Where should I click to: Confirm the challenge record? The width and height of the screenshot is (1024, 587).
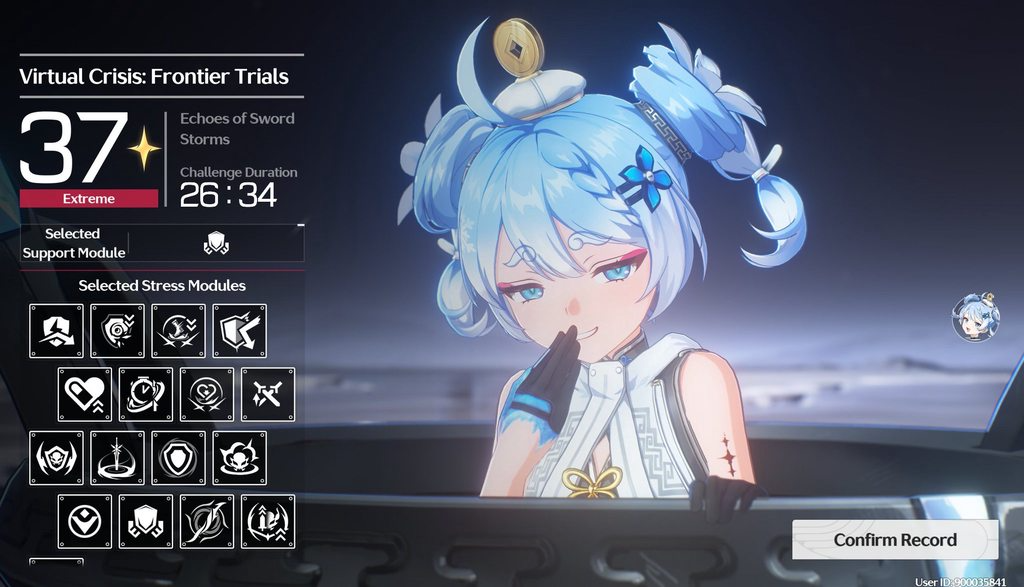(x=895, y=540)
